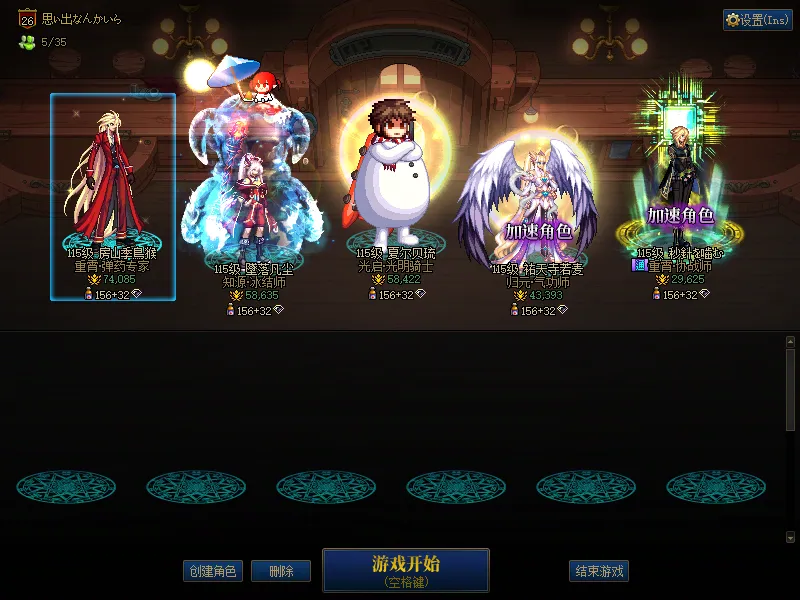Select the 冰结师 ice mage character
Screen dimensions: 800x600
pos(250,190)
